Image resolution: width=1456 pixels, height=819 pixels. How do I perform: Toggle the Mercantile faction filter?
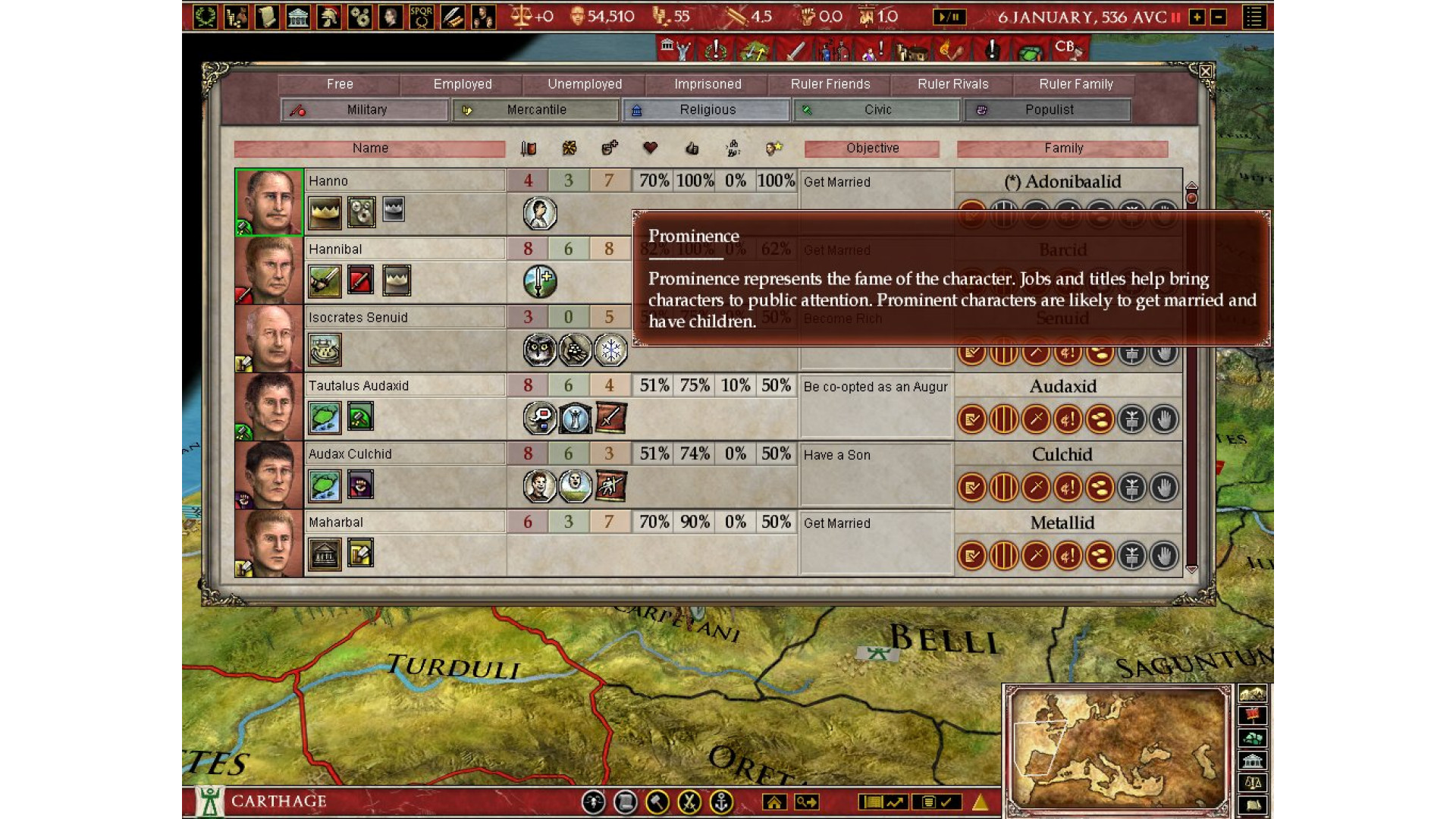(536, 110)
